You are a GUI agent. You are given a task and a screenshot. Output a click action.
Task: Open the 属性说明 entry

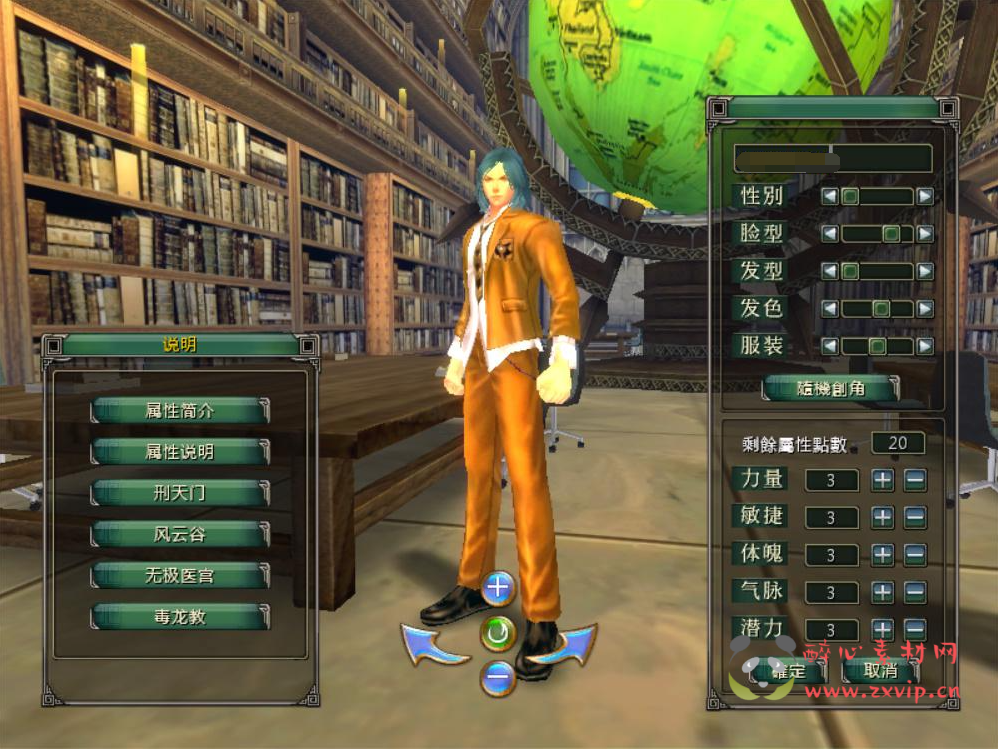(x=180, y=452)
